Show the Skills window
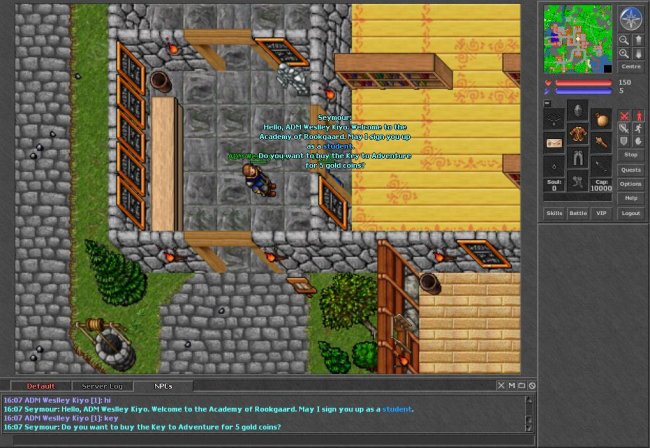This screenshot has height=448, width=650. [x=554, y=213]
